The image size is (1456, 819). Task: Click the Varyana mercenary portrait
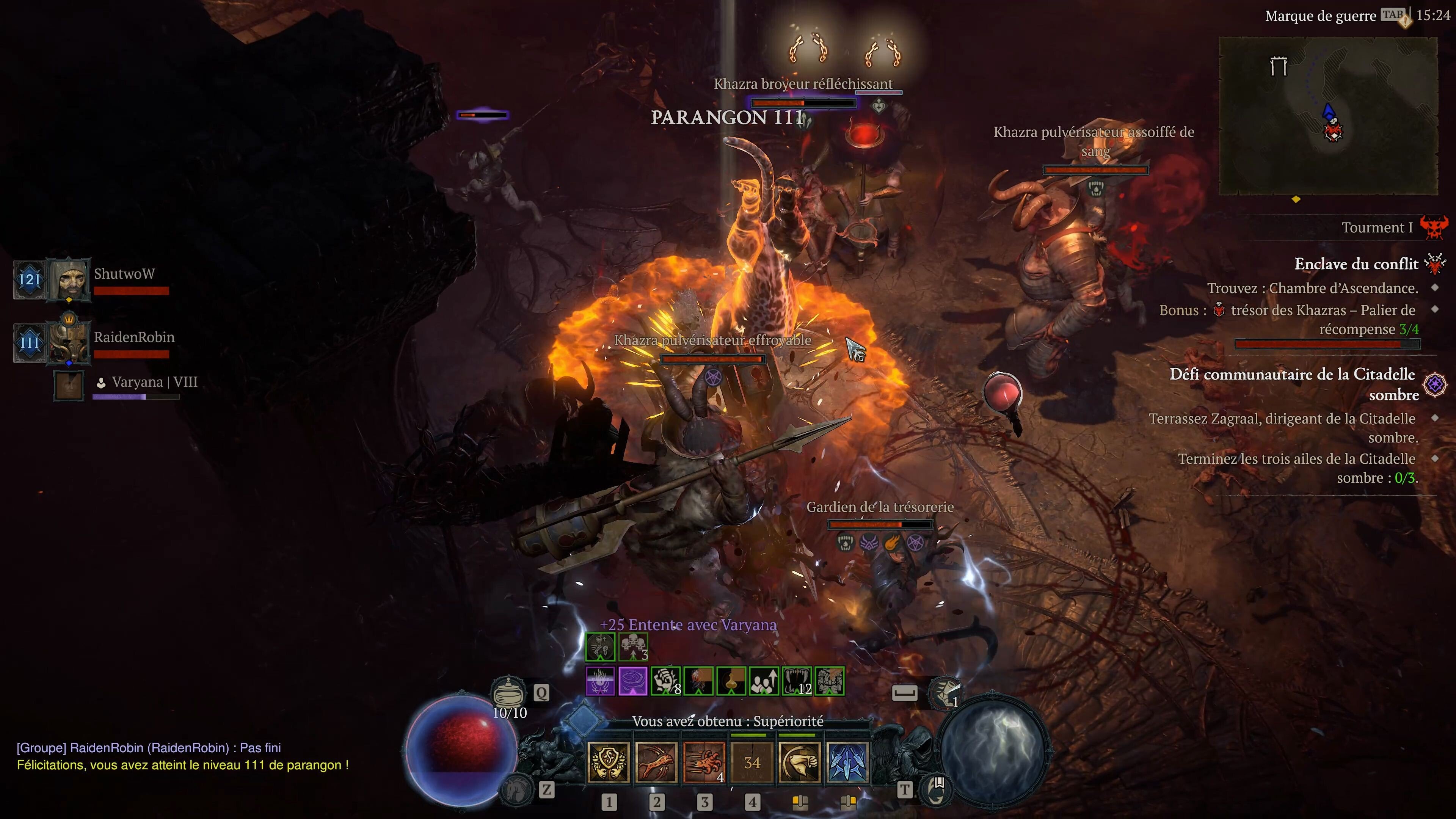click(x=69, y=386)
